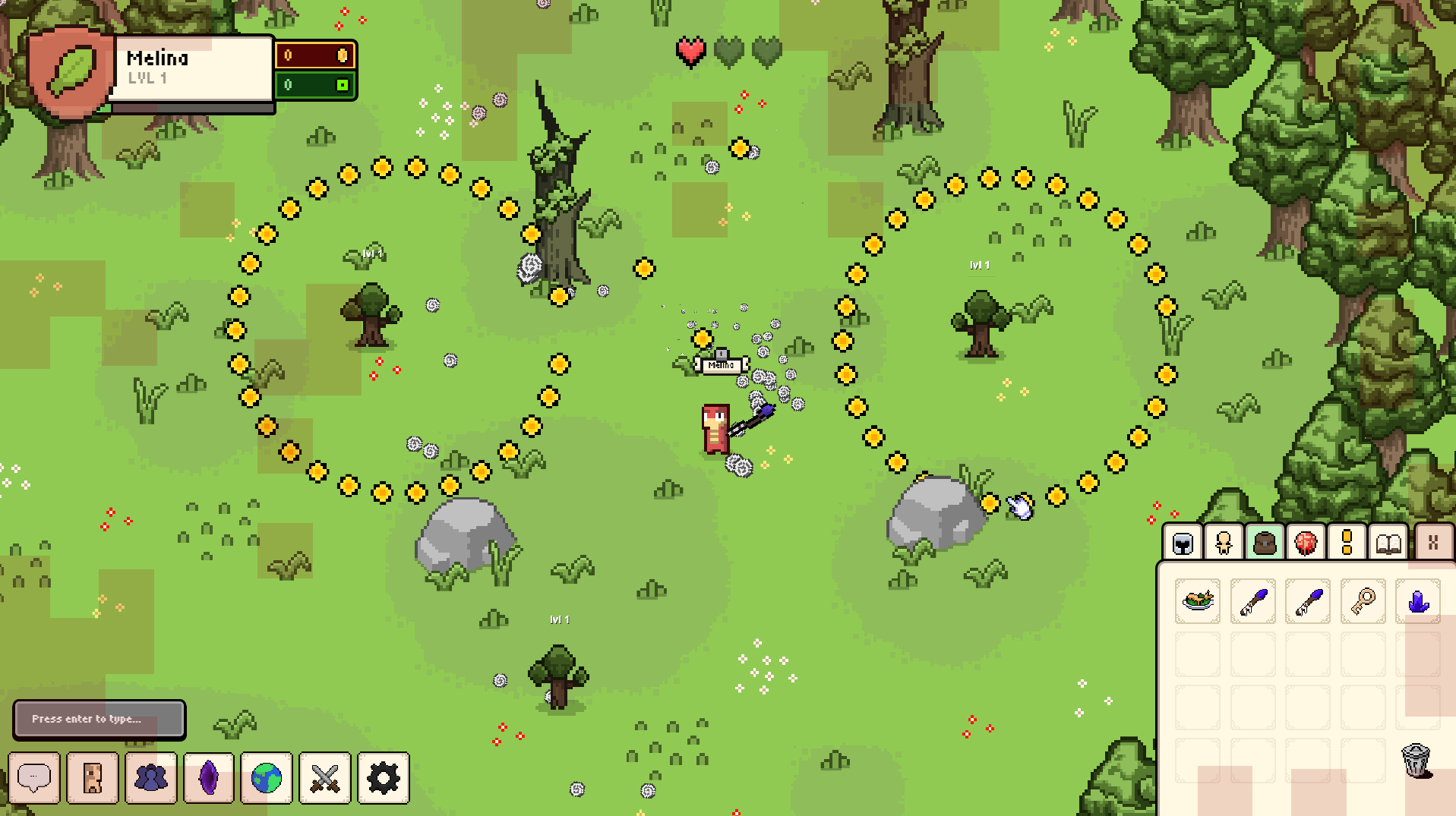Select the backpack inventory tab
The width and height of the screenshot is (1456, 816).
pyautogui.click(x=1265, y=543)
